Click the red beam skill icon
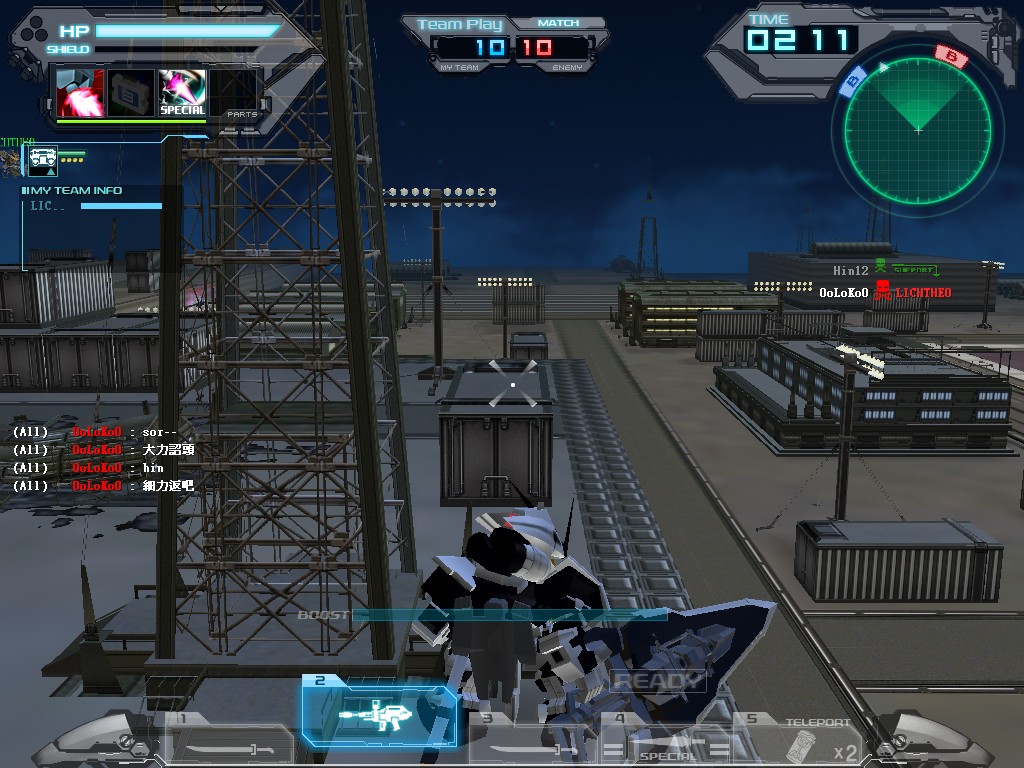This screenshot has width=1024, height=768. point(80,93)
